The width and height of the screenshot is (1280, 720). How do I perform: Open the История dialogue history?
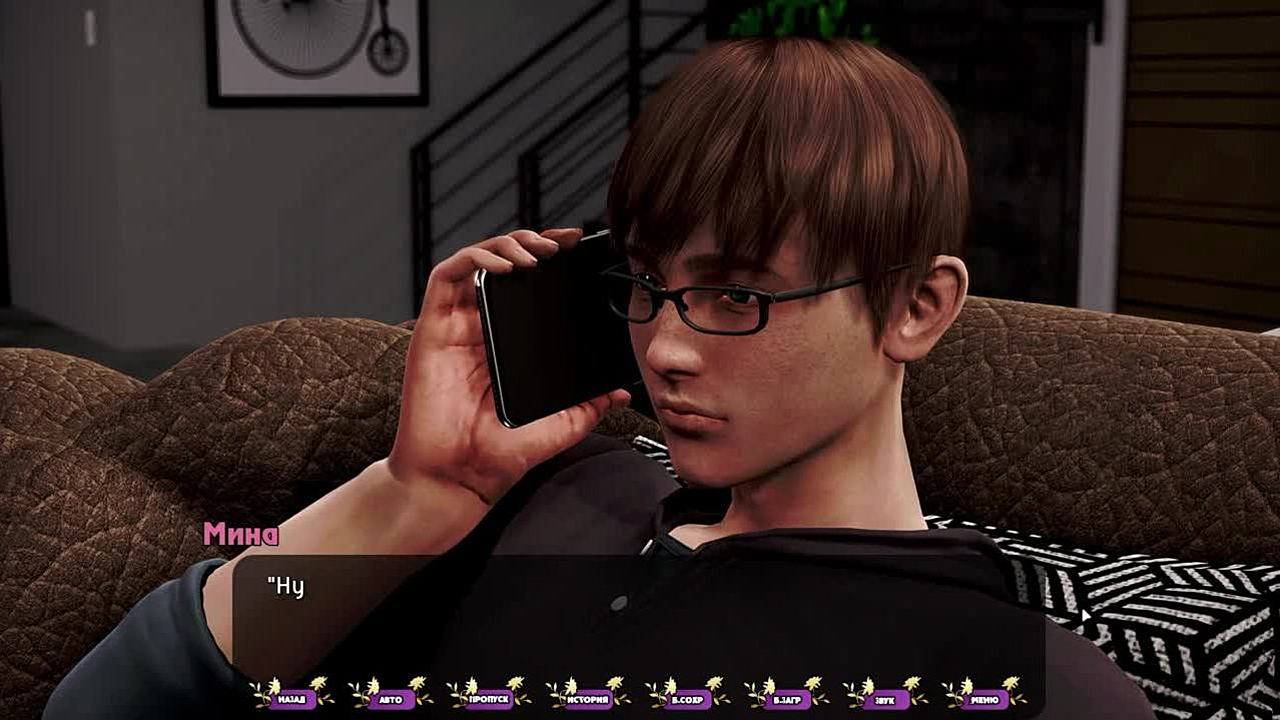[x=588, y=699]
